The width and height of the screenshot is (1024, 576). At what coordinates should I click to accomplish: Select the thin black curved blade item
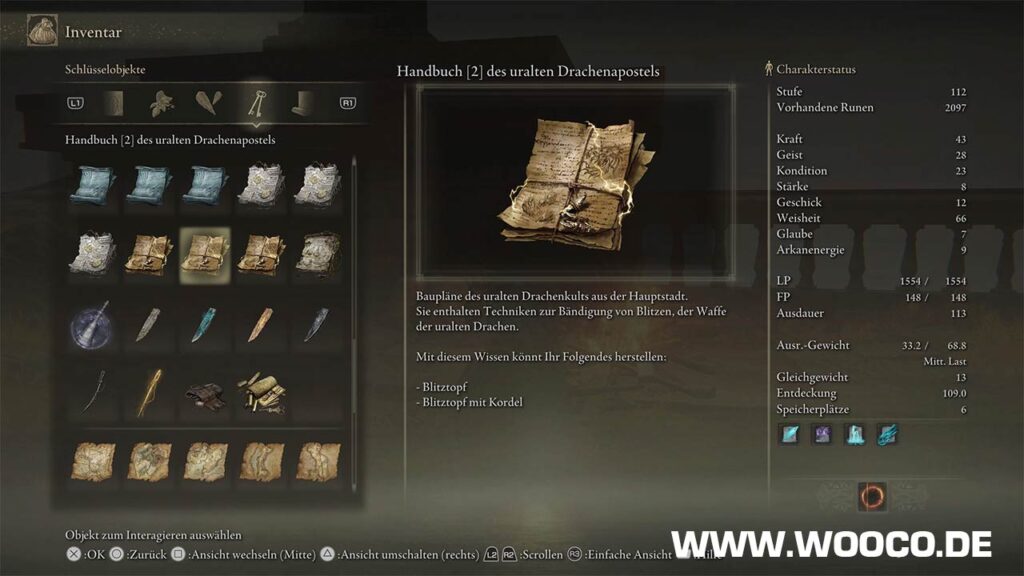point(92,392)
